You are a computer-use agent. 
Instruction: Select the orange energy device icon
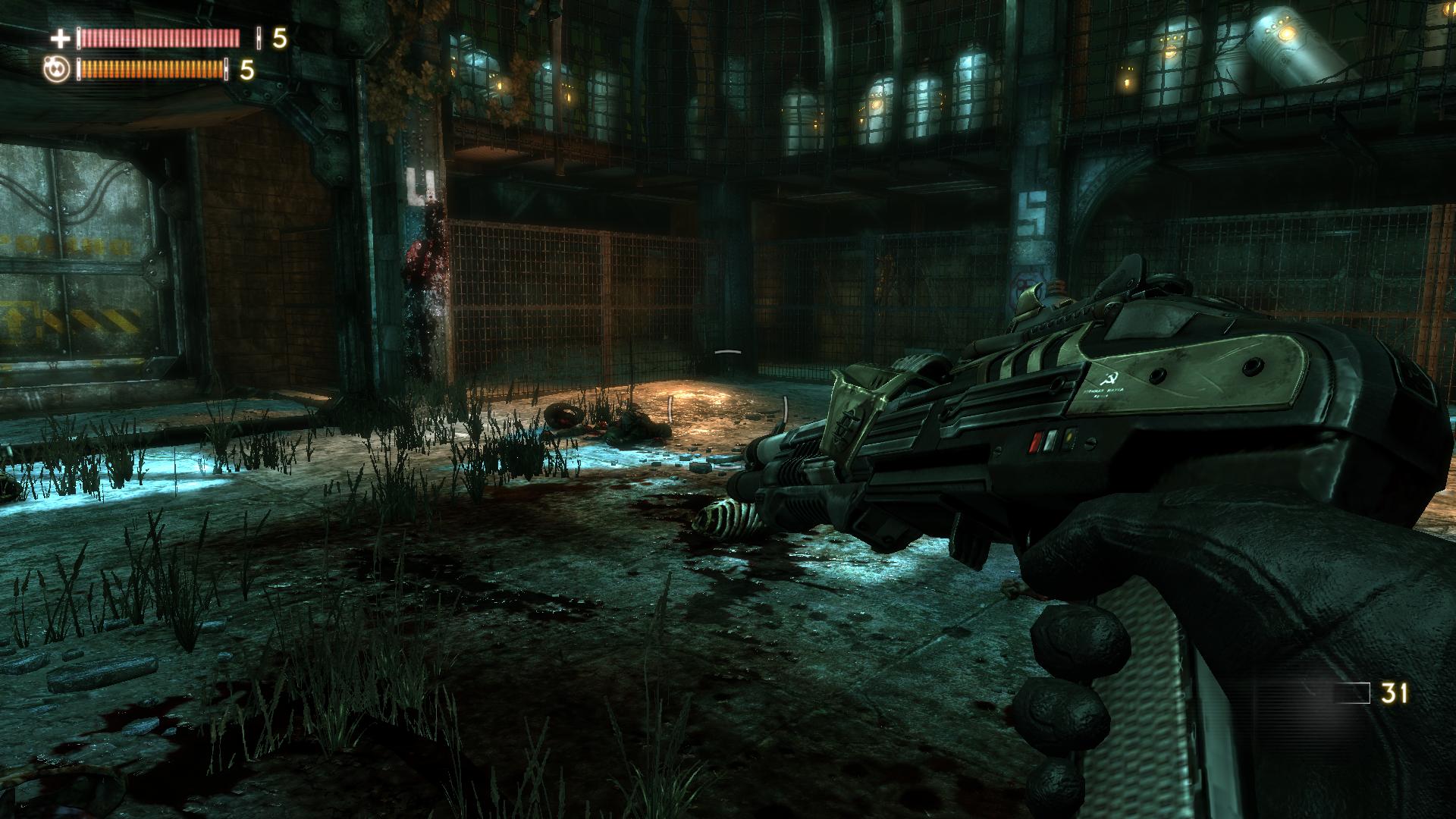click(58, 70)
